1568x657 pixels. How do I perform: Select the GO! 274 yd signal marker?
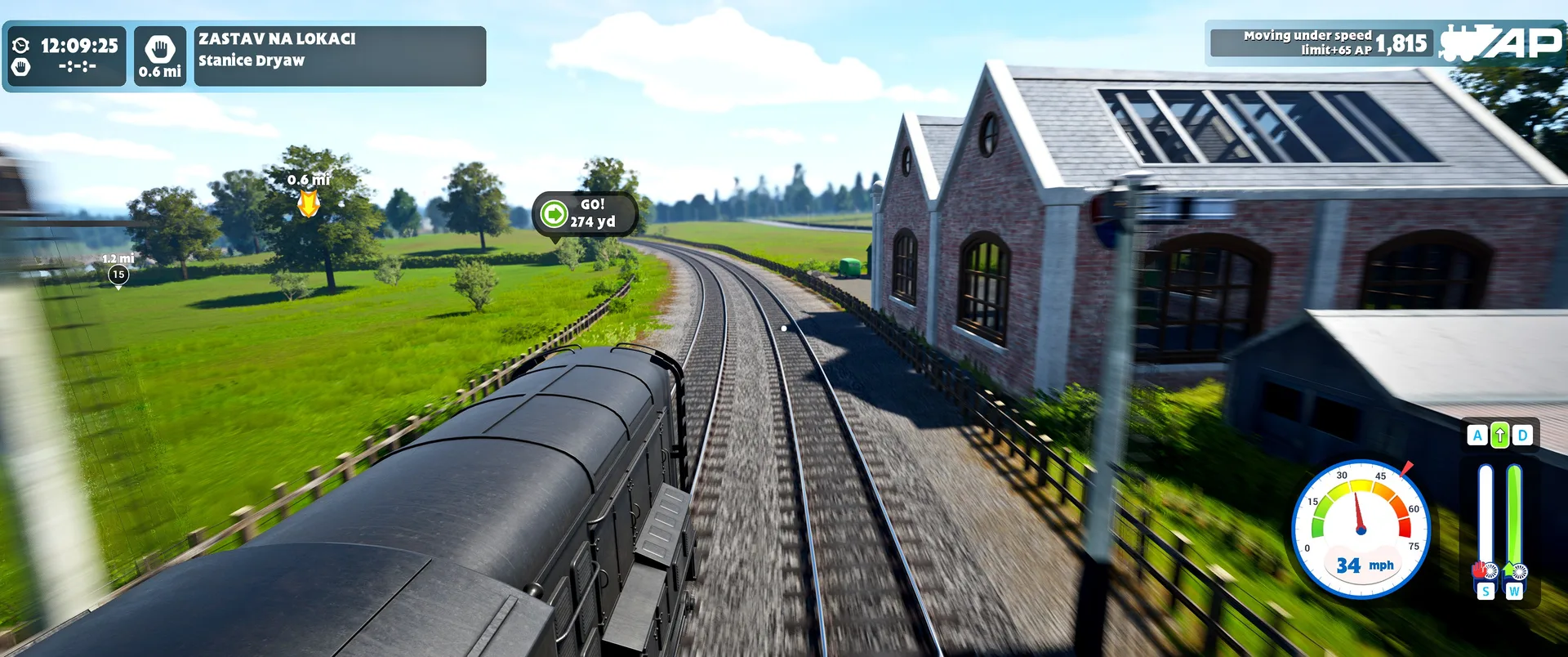coord(585,214)
